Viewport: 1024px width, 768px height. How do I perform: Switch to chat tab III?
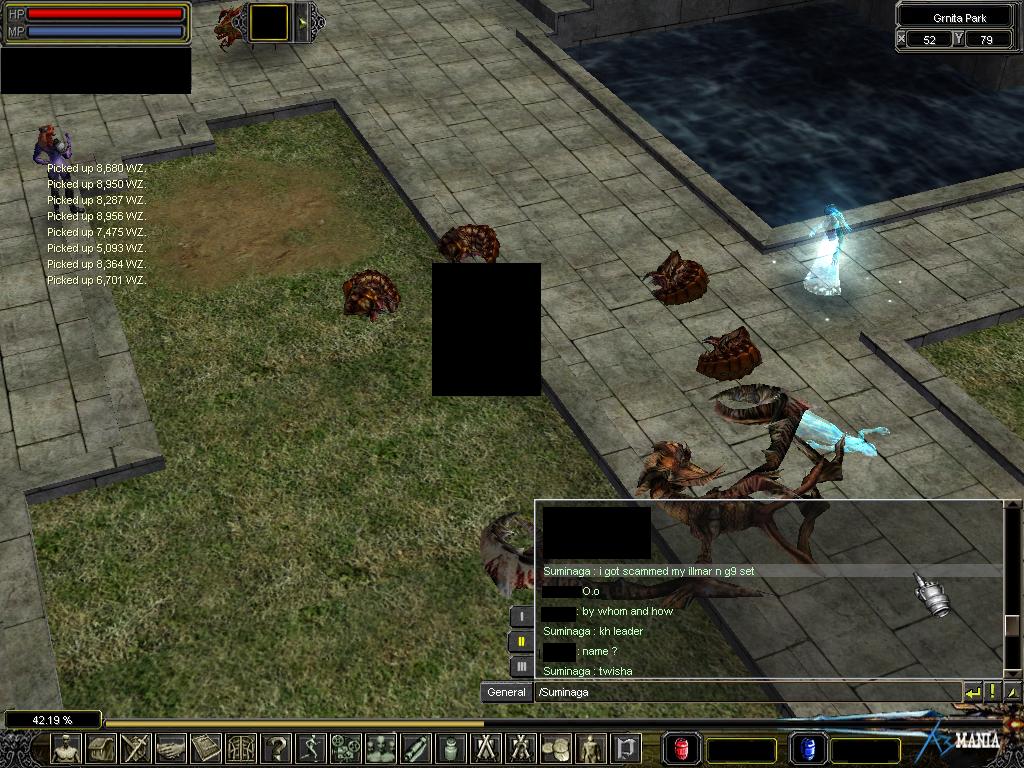click(520, 666)
